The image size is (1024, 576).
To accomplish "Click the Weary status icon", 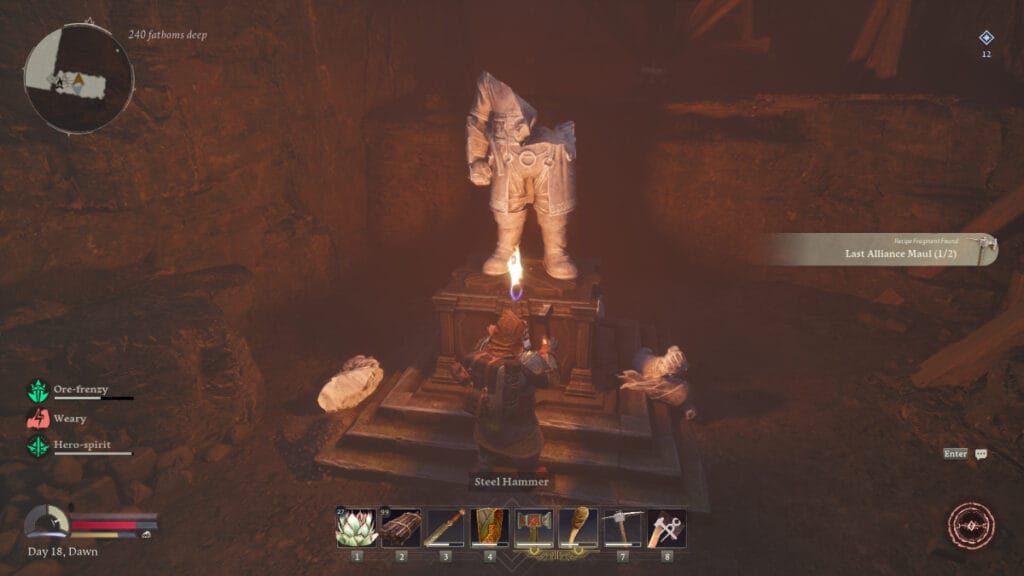I will coord(38,418).
